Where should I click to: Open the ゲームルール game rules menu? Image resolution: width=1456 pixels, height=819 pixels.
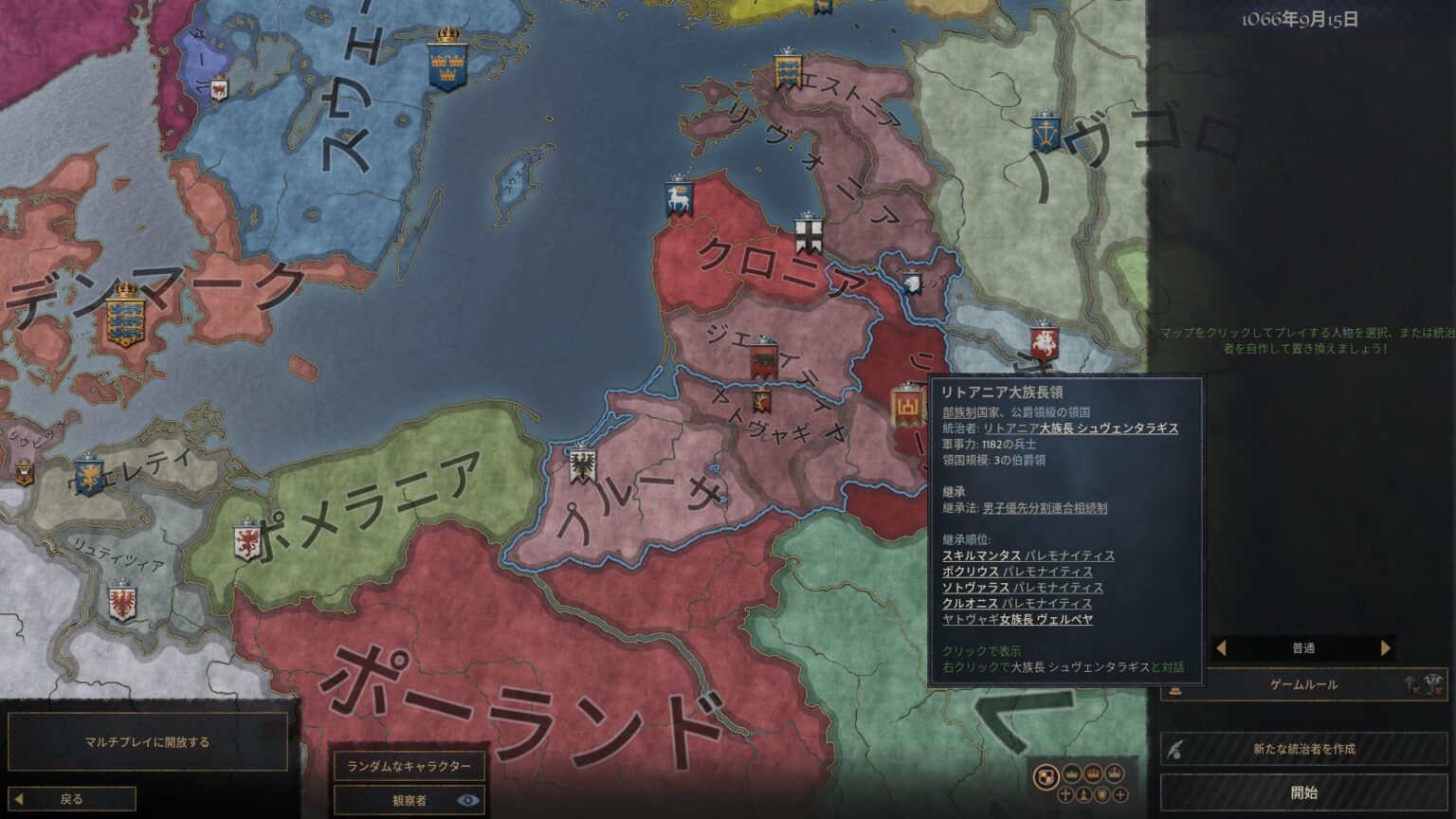pos(1303,684)
